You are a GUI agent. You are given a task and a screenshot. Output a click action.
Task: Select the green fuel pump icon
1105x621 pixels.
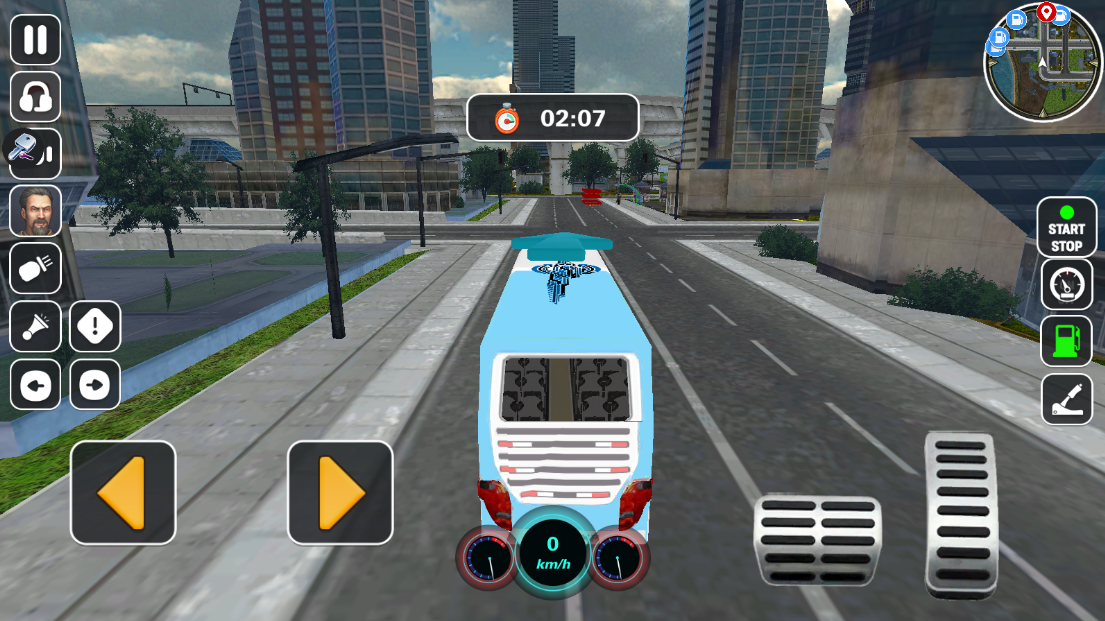click(1066, 341)
